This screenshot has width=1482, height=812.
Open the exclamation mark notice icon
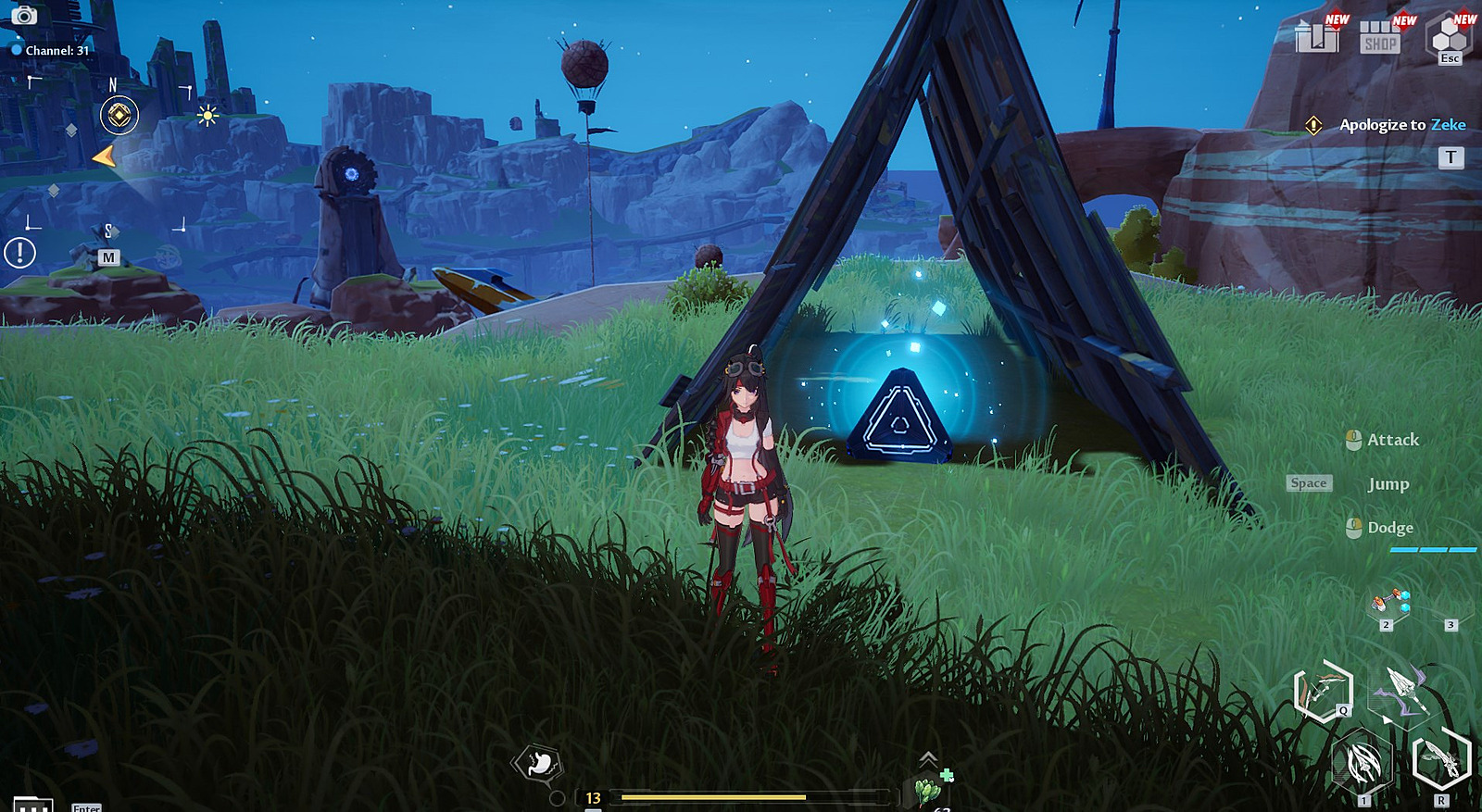point(19,253)
